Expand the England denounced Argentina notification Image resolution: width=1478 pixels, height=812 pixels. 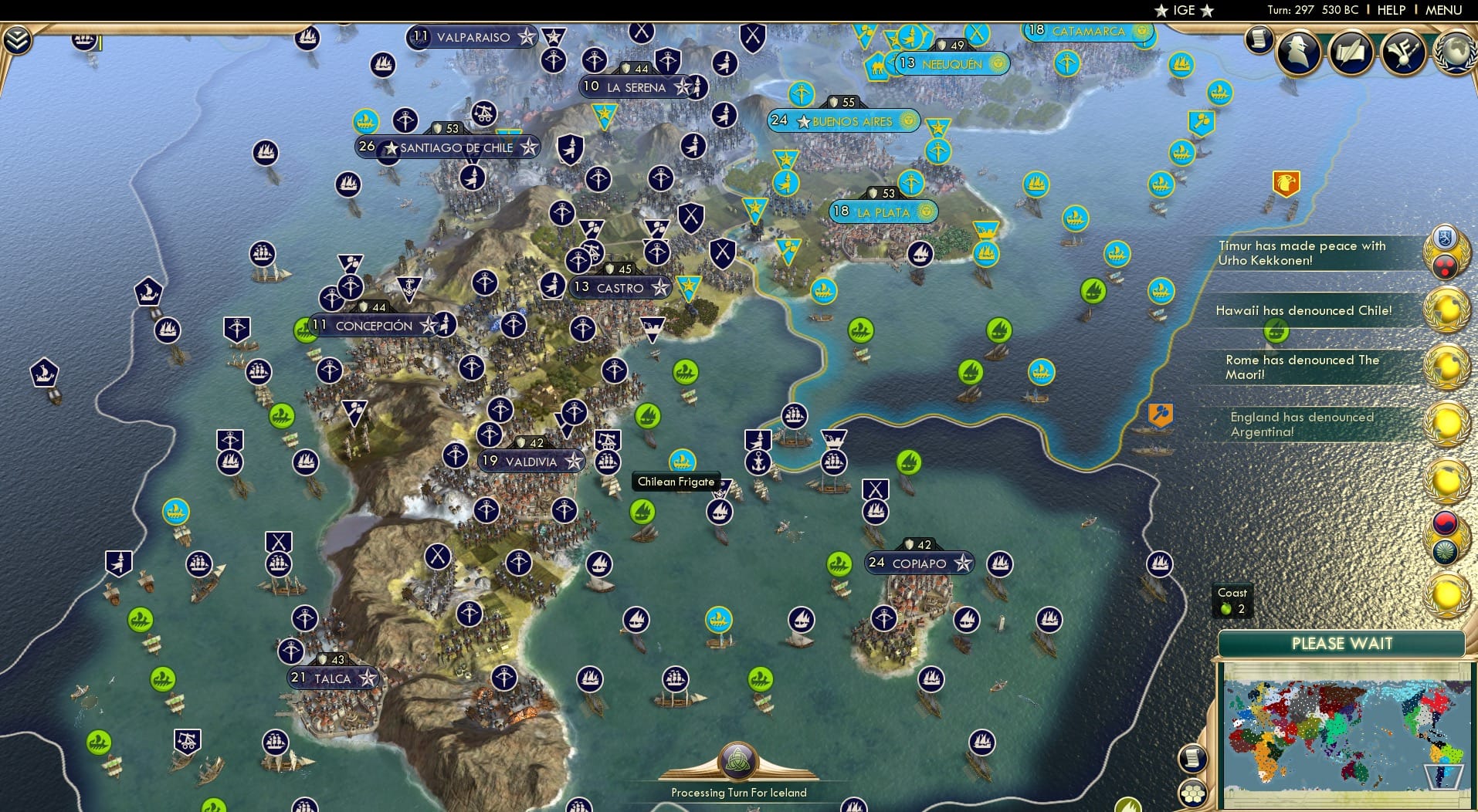1305,425
